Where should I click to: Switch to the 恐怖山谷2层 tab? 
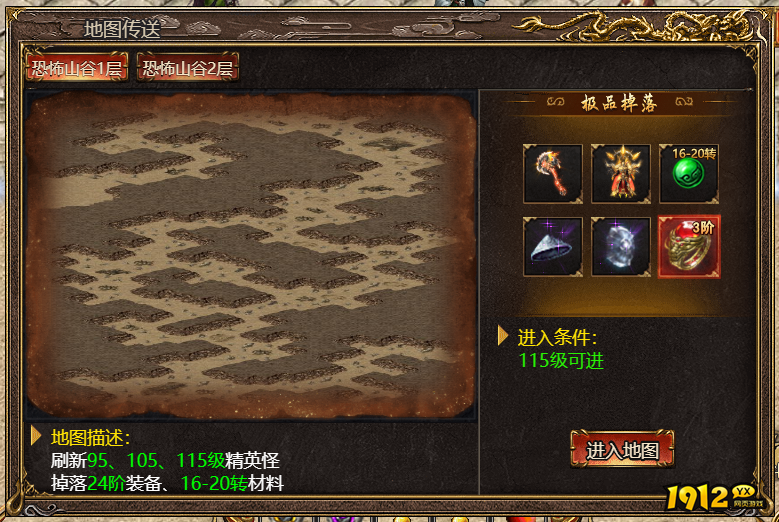[x=187, y=68]
